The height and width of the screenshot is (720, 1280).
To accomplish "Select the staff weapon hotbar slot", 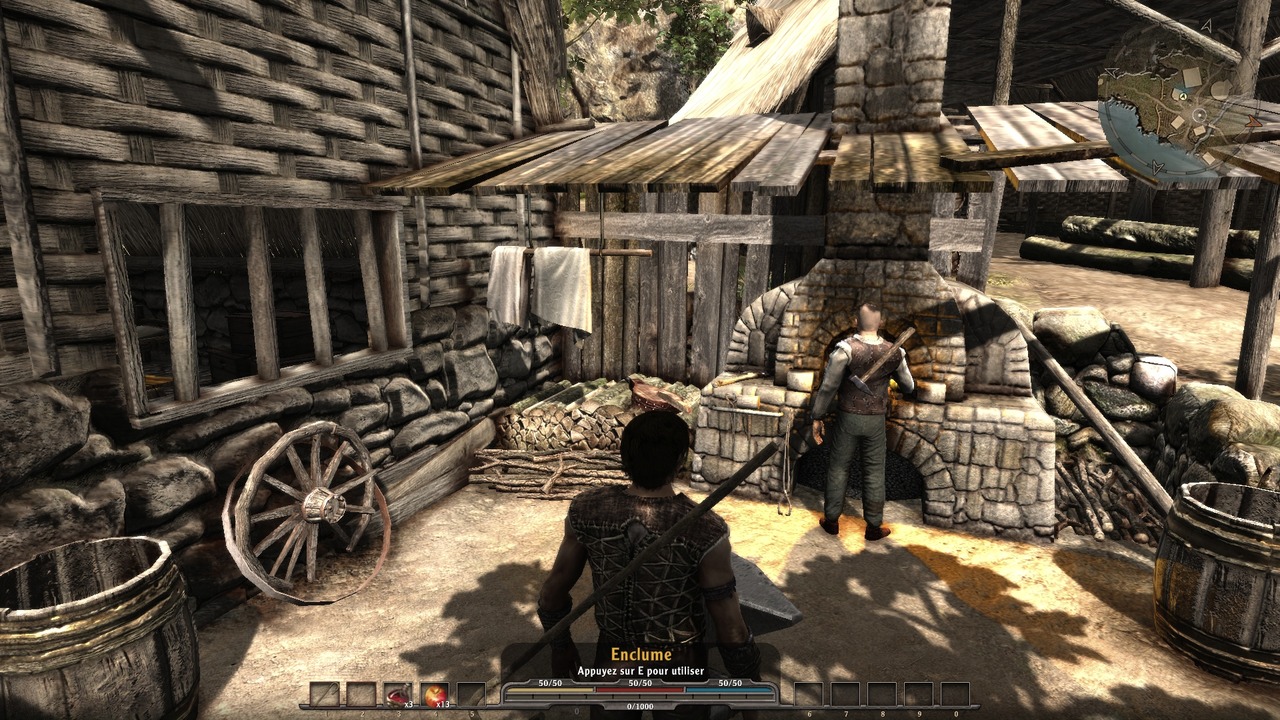I will (324, 695).
